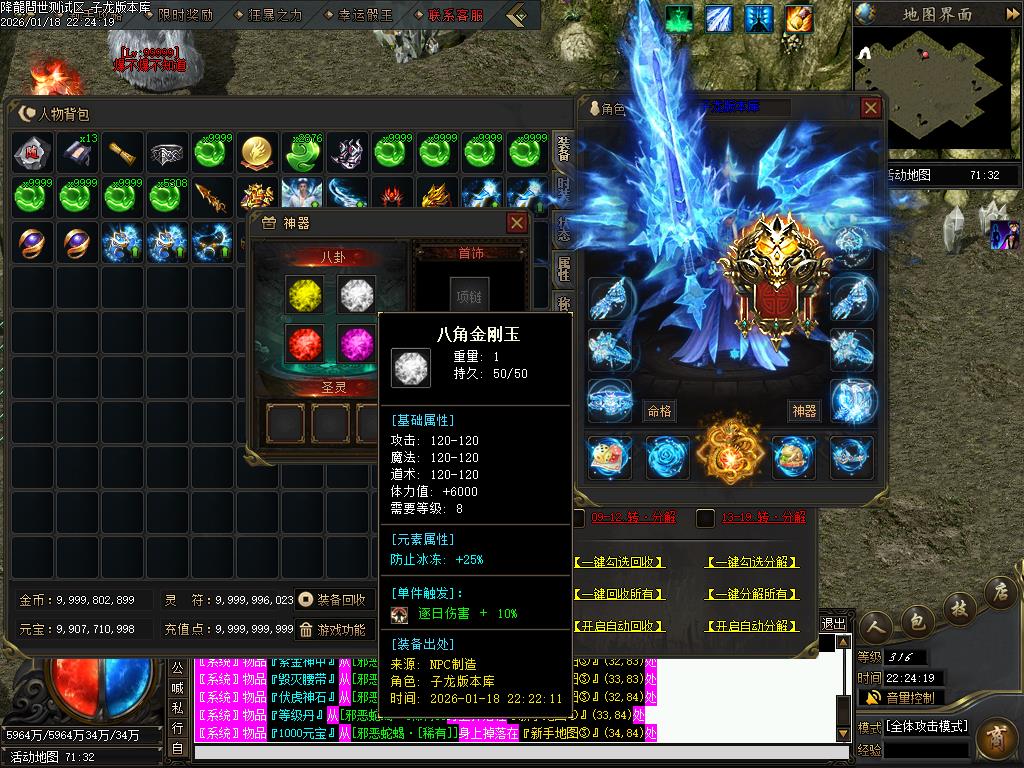Open the 限时奖励 timed rewards menu

coord(180,15)
